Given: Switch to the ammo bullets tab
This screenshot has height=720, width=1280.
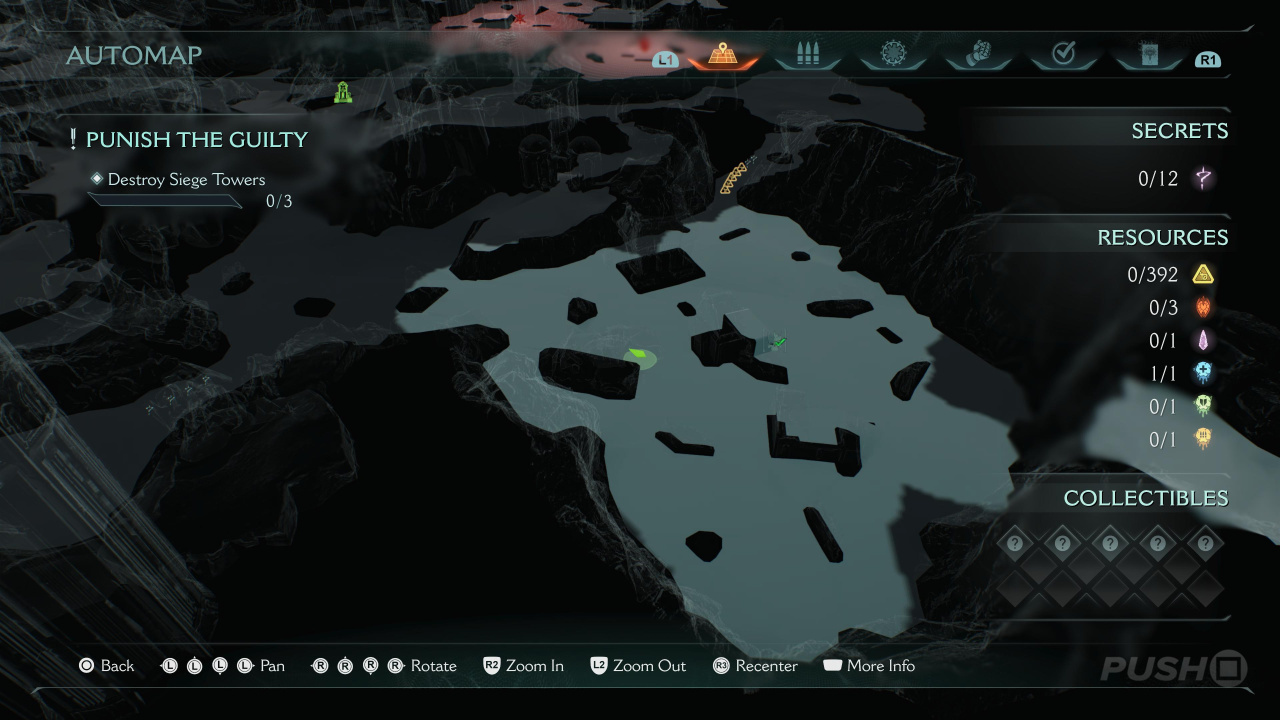Looking at the screenshot, I should 807,55.
